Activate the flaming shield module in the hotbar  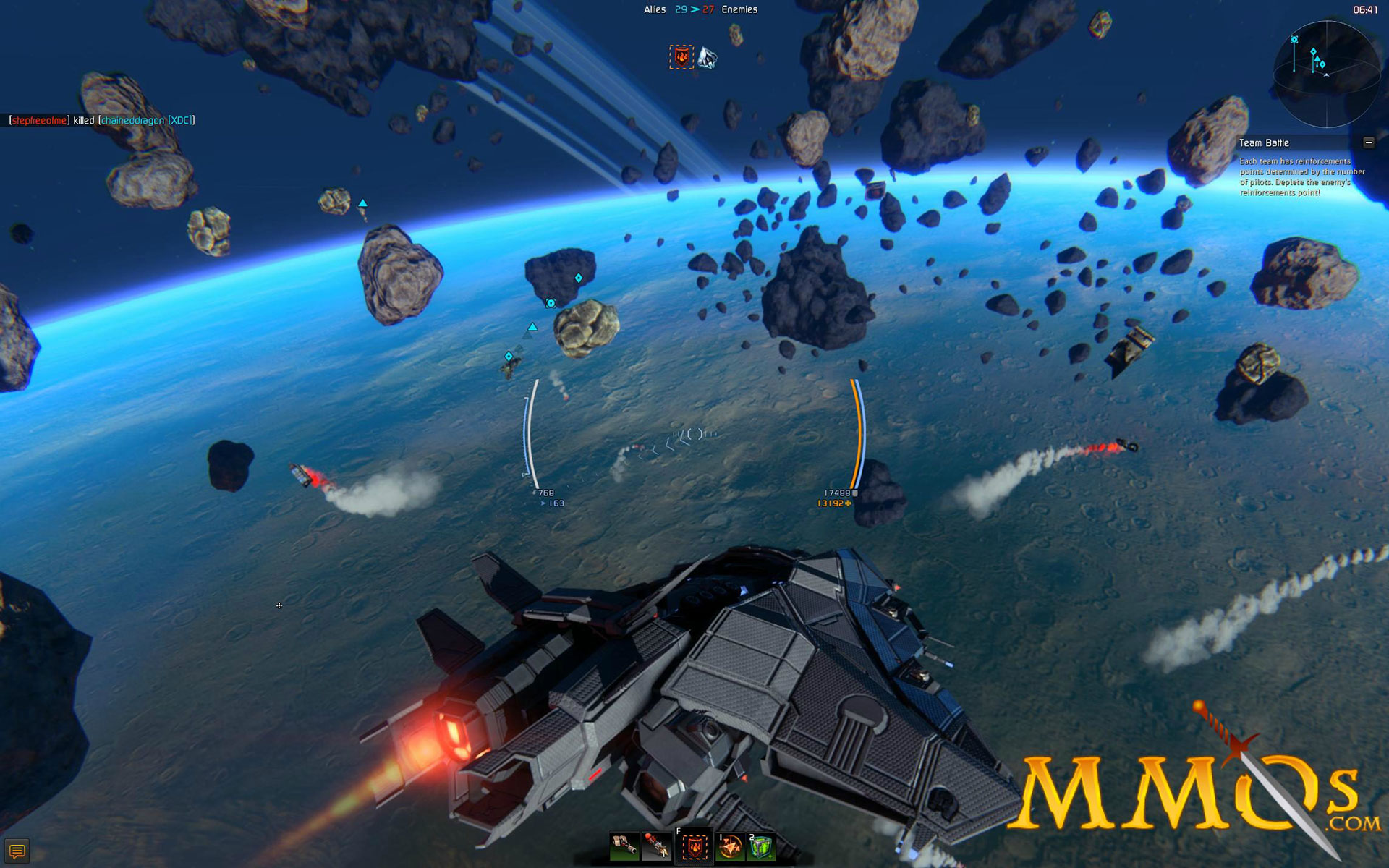(x=694, y=846)
